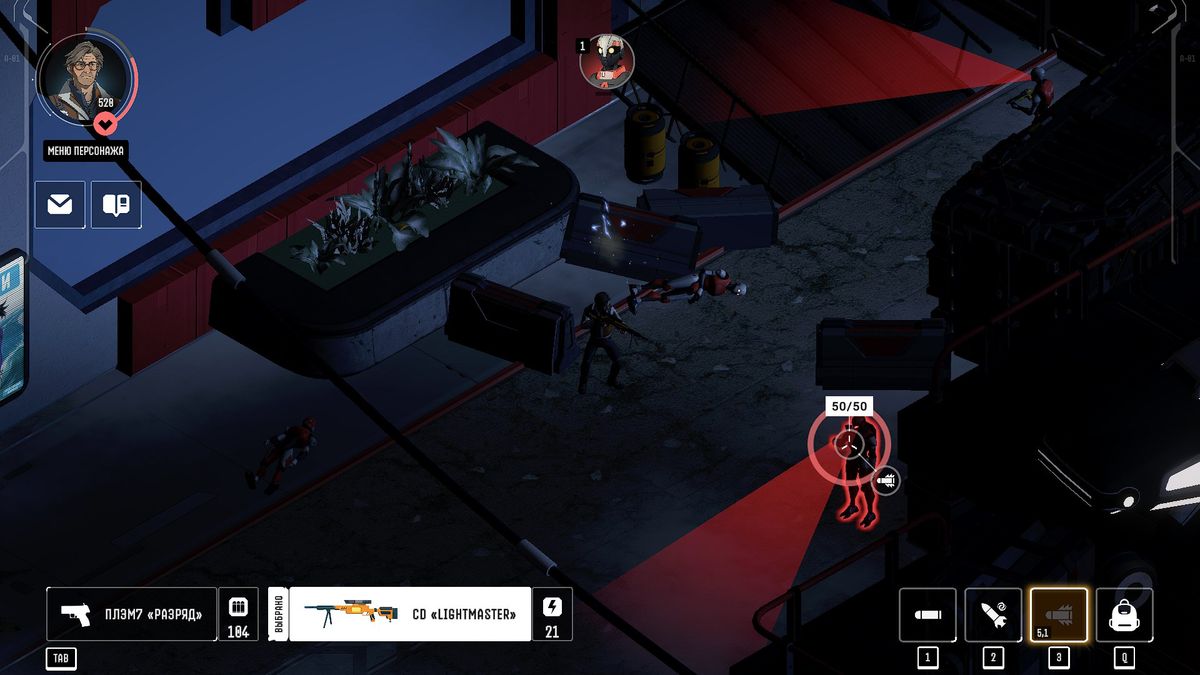
Task: Click the pink chevron under the portrait
Action: 106,123
